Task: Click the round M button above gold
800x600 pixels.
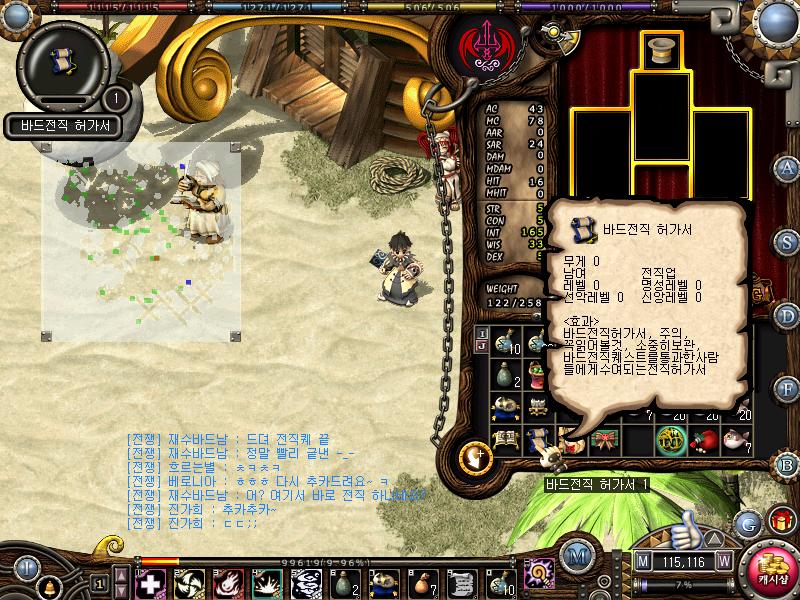Action: click(x=575, y=556)
